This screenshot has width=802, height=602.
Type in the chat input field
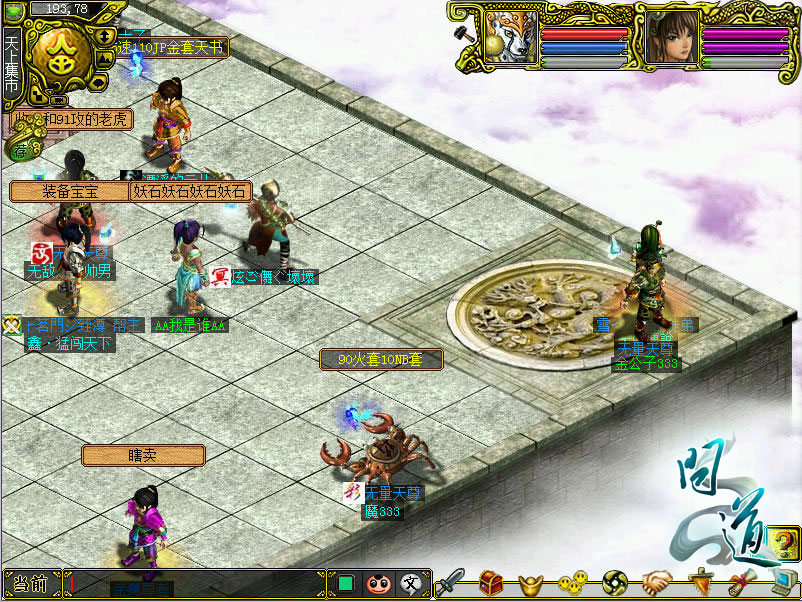[x=198, y=584]
